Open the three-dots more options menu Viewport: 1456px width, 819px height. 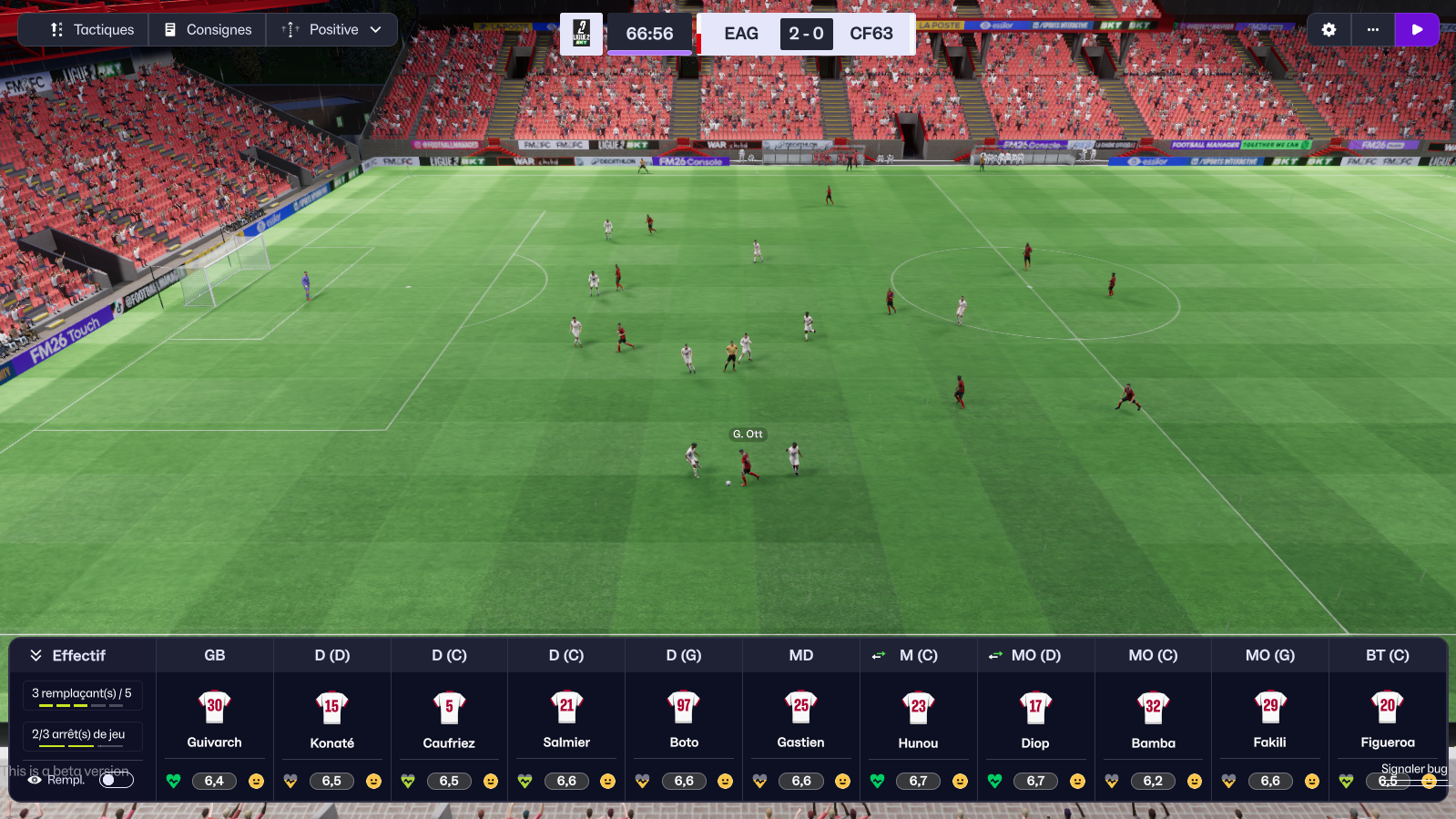pyautogui.click(x=1372, y=30)
